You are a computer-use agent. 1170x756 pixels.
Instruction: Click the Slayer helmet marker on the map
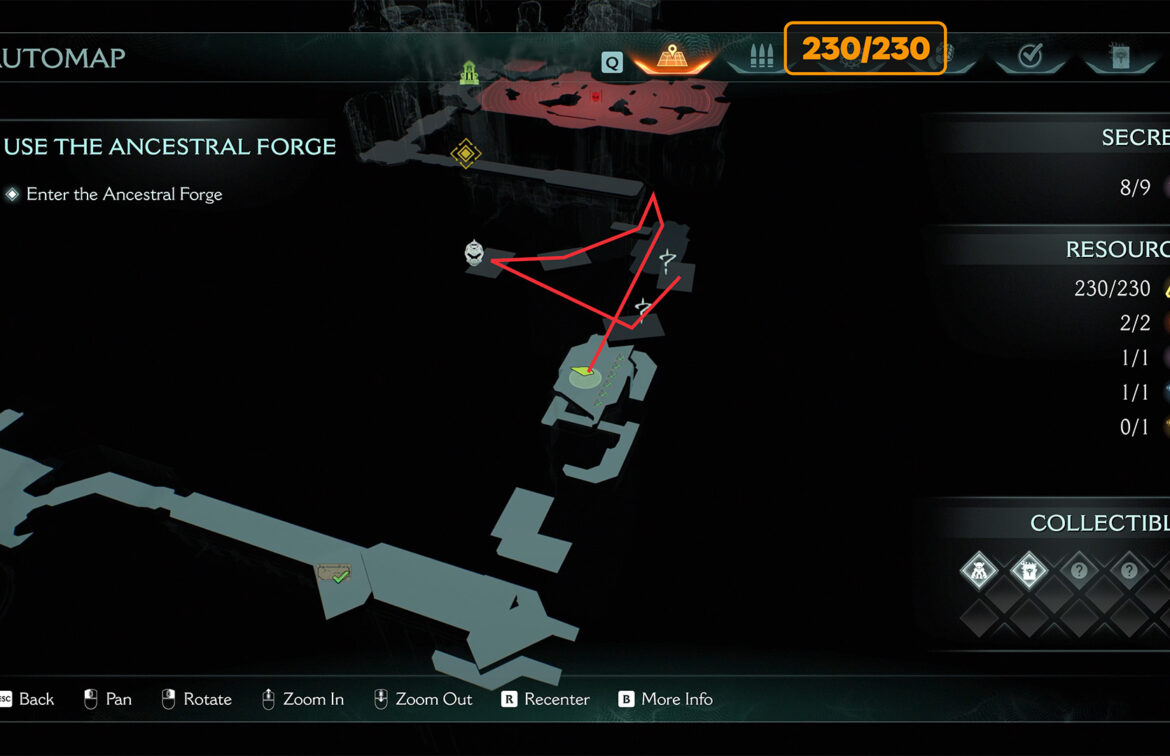475,253
